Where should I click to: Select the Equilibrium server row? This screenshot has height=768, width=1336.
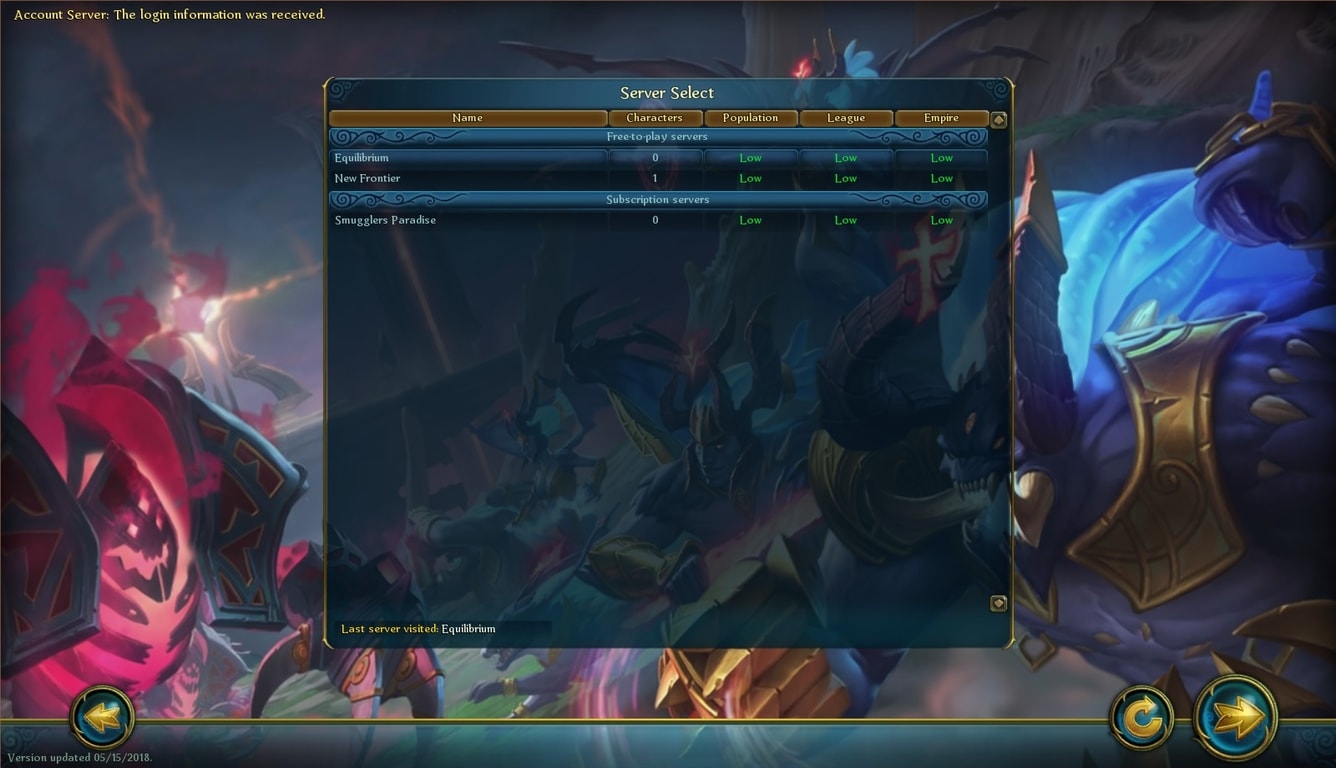[x=468, y=158]
